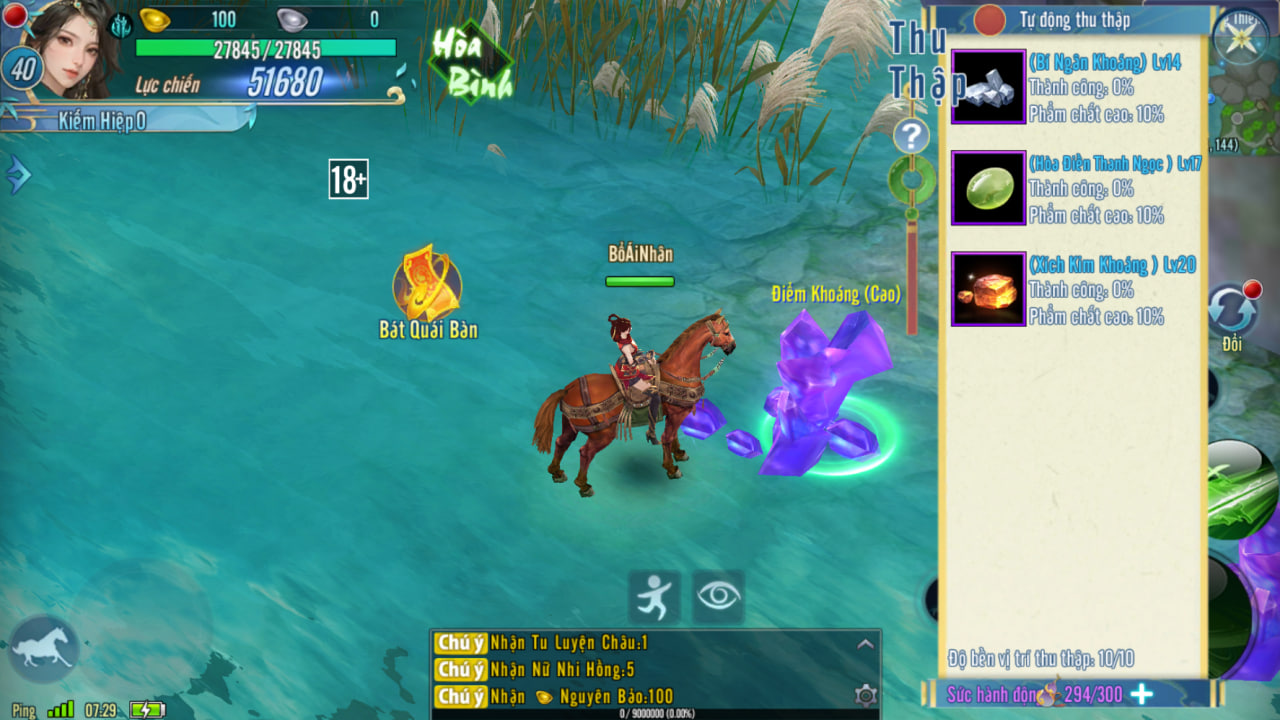Expand the left-edge arrow panel

(x=18, y=175)
